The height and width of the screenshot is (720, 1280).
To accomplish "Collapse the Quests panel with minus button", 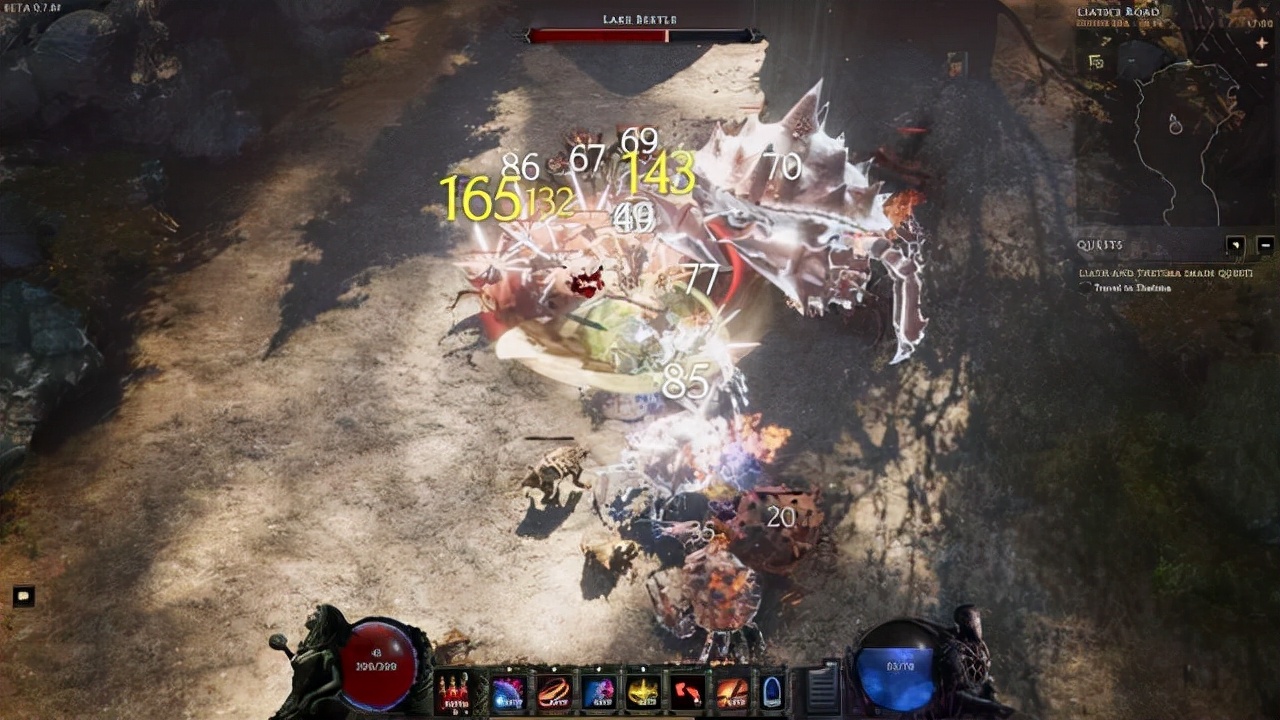I will tap(1265, 244).
